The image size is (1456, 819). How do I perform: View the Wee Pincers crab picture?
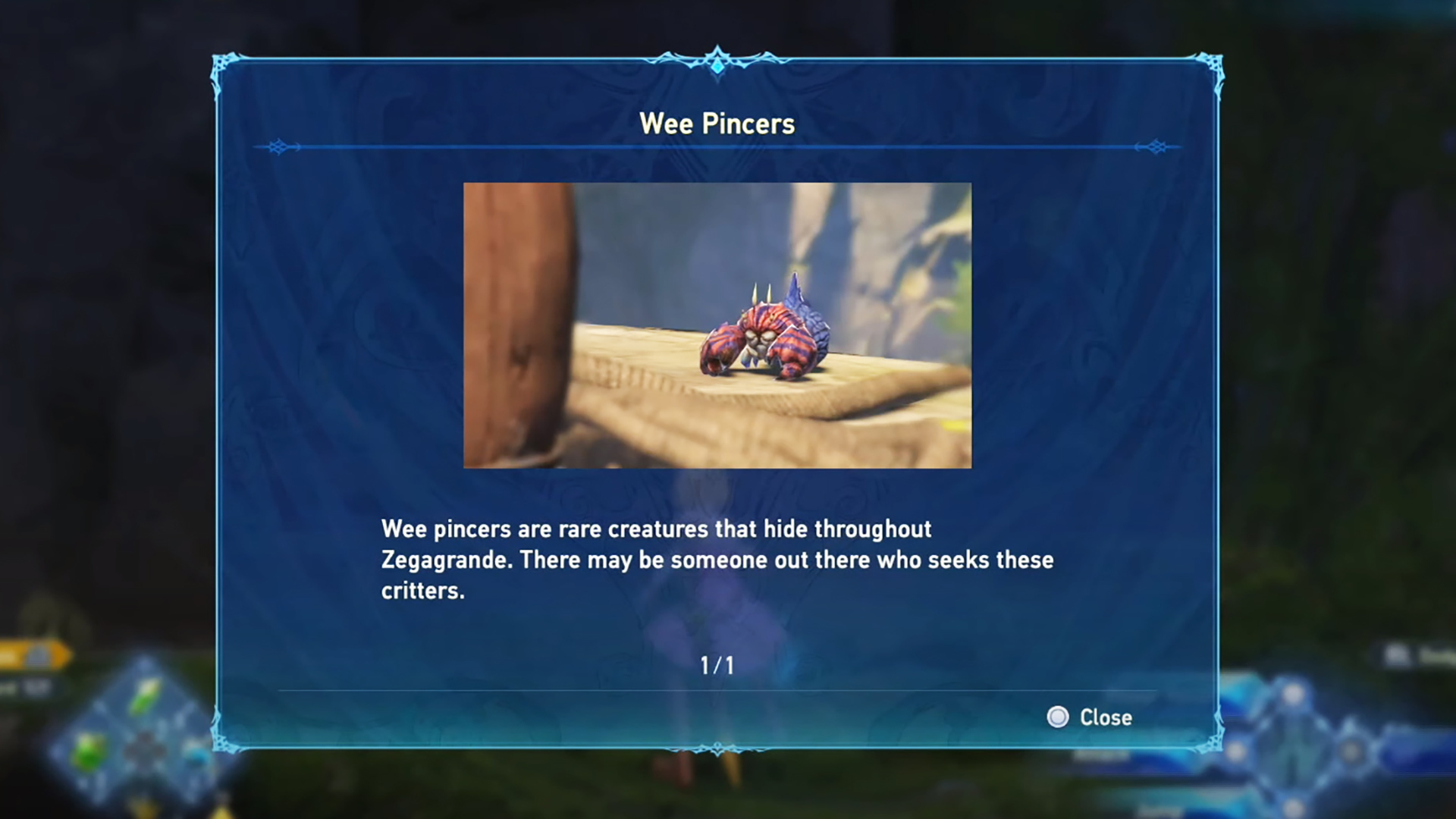click(x=717, y=325)
